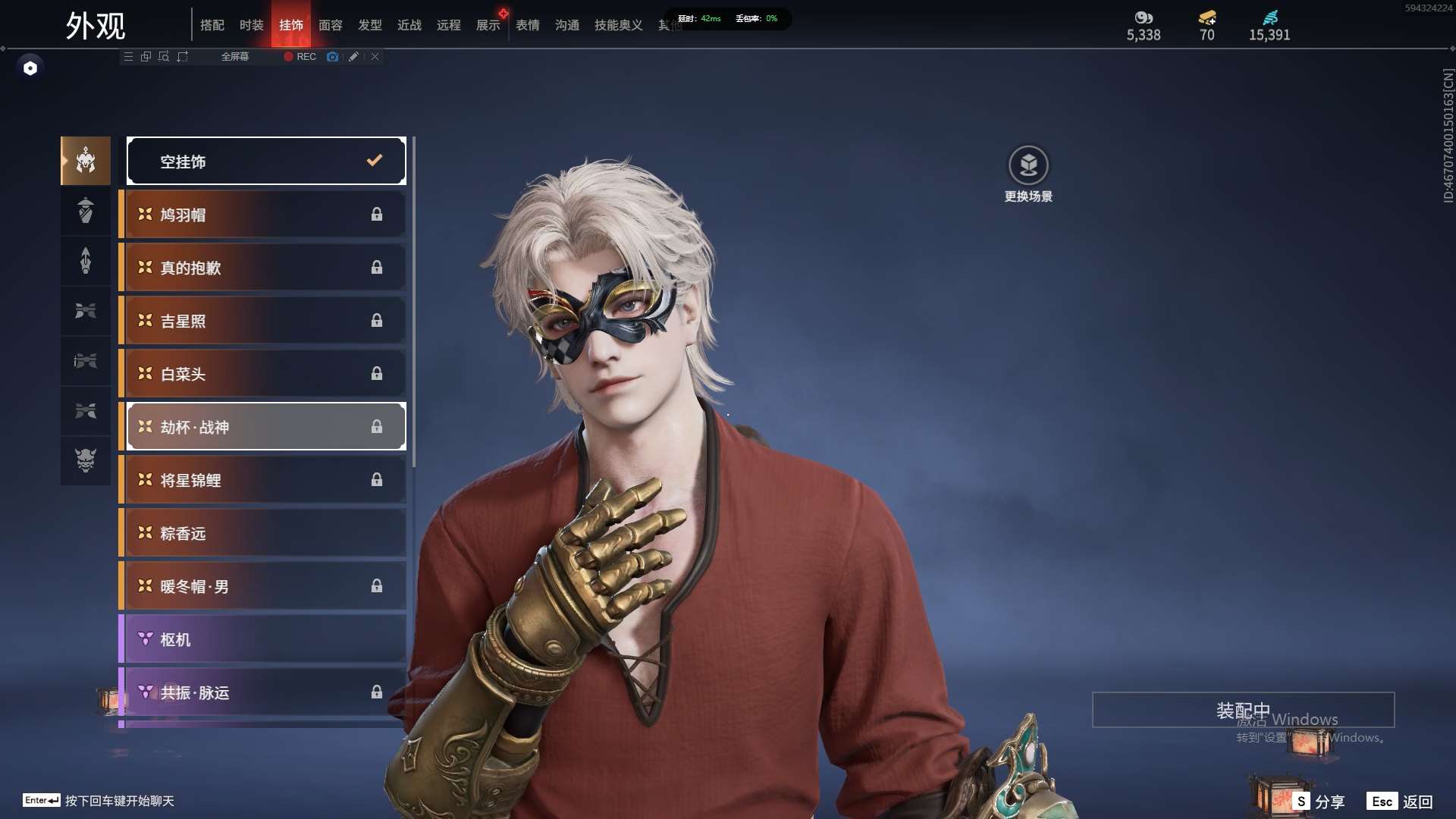Switch to the 时装 tab

click(x=251, y=25)
